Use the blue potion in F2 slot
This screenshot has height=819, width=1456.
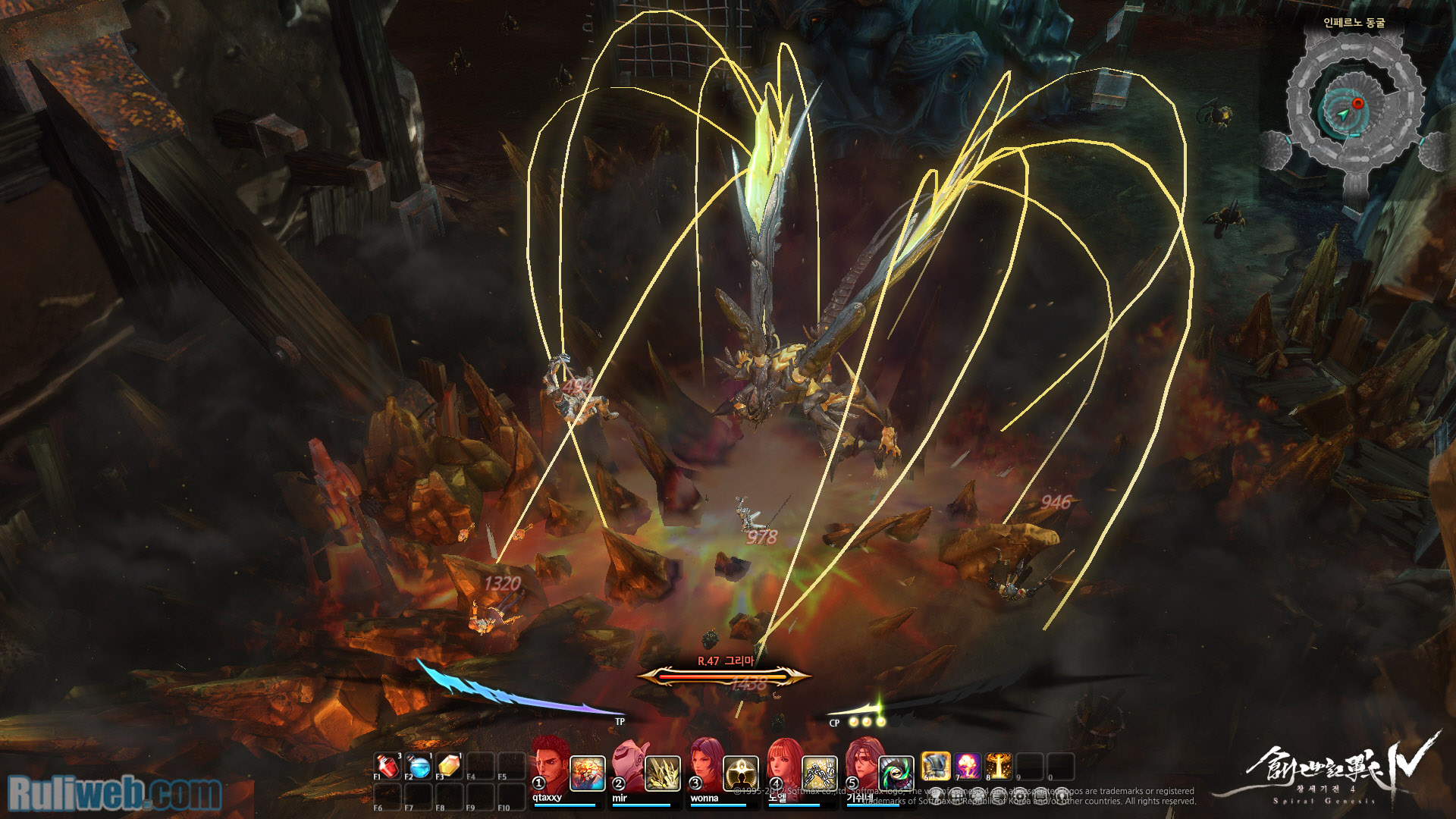pos(419,767)
